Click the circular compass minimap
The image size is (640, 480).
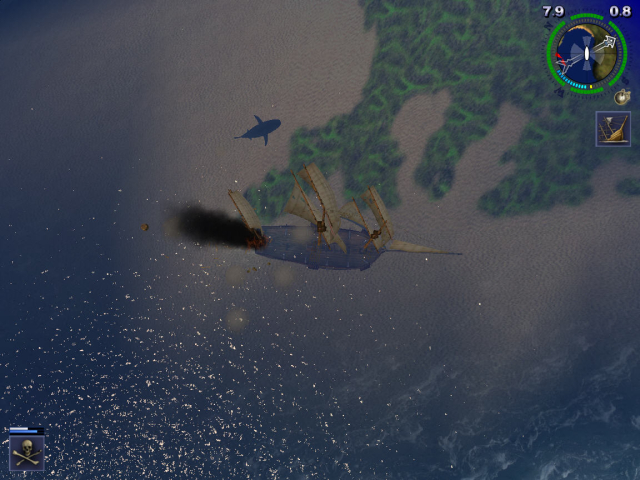586,54
